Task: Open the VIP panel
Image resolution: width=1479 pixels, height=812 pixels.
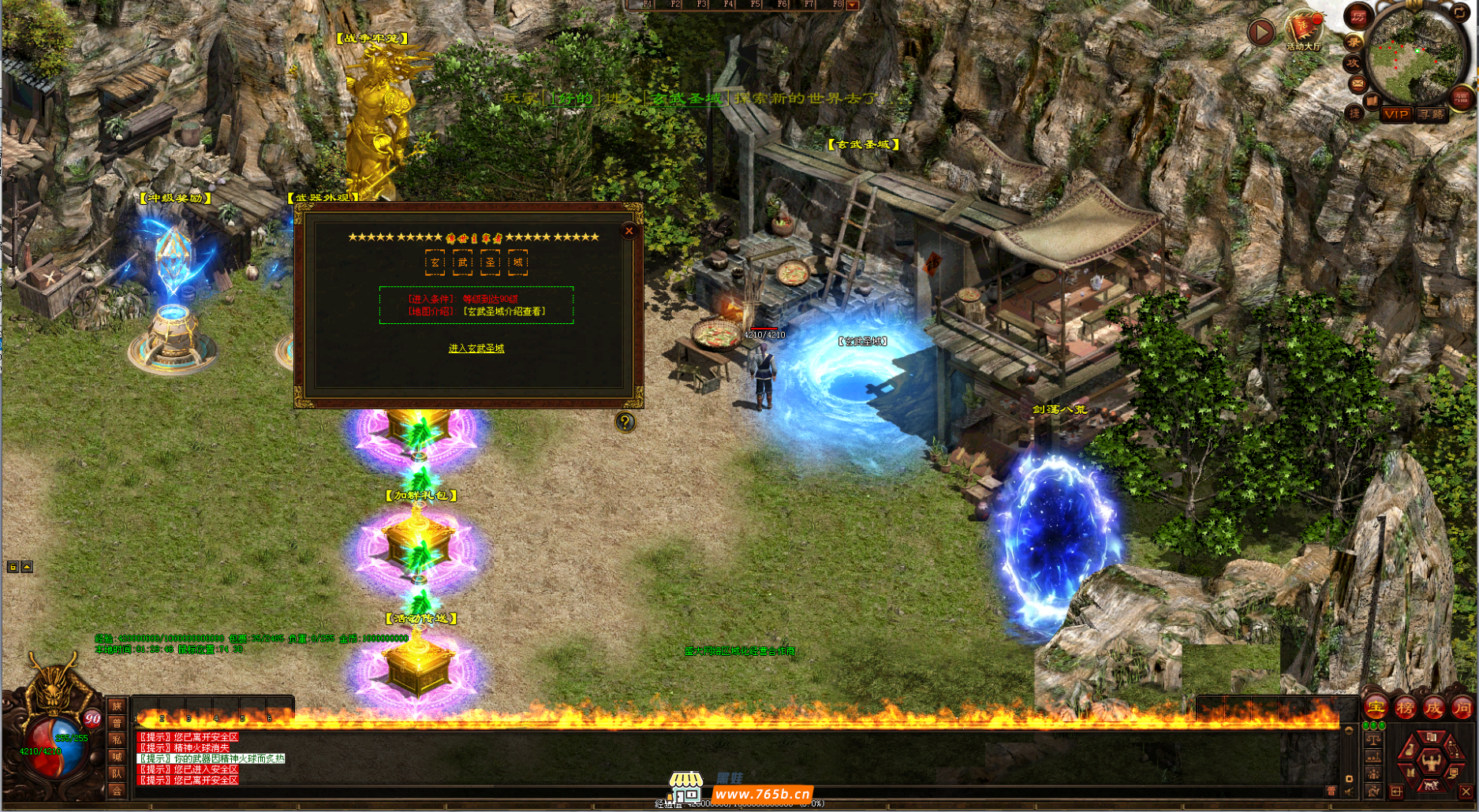Action: [x=1395, y=114]
